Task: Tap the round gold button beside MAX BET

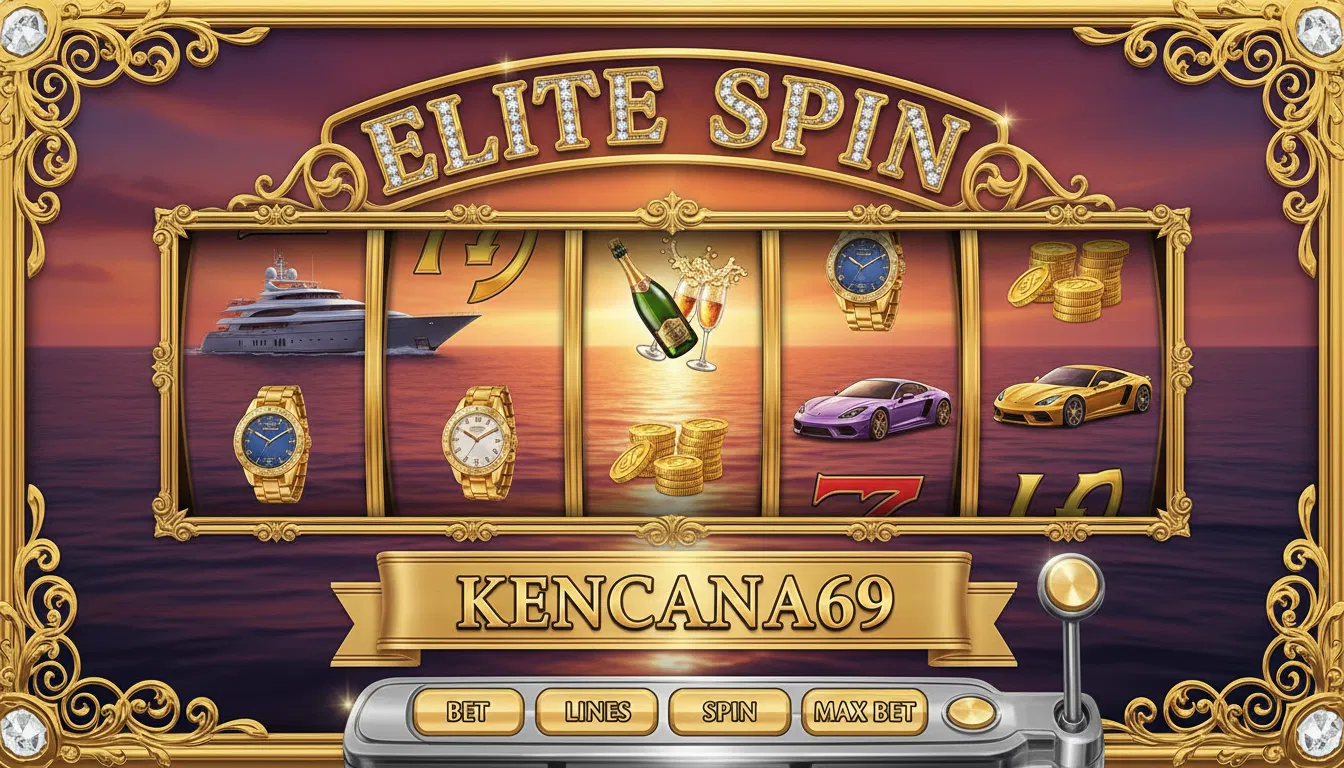Action: point(971,713)
